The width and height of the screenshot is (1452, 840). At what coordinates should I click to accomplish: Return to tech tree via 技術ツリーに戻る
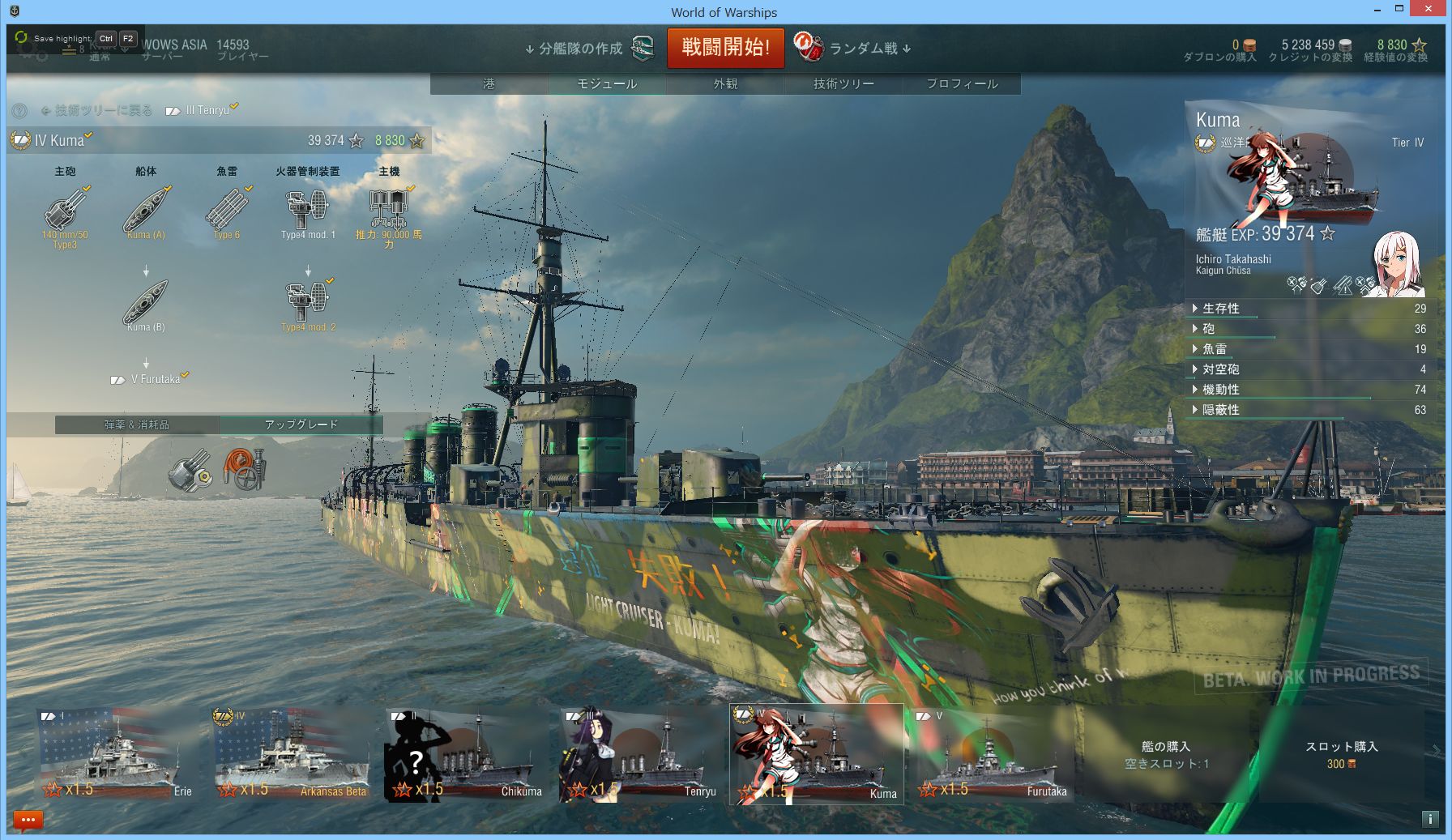(x=97, y=110)
